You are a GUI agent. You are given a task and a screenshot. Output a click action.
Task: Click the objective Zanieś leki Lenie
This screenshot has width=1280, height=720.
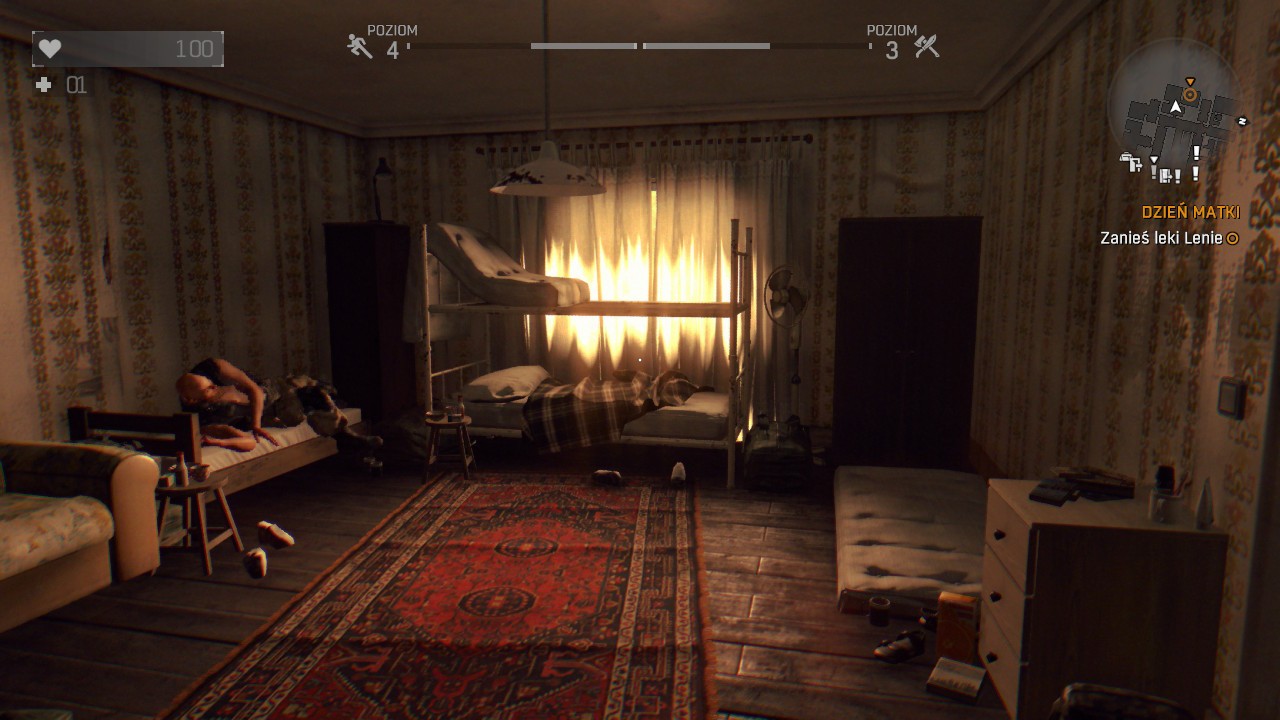[1161, 238]
